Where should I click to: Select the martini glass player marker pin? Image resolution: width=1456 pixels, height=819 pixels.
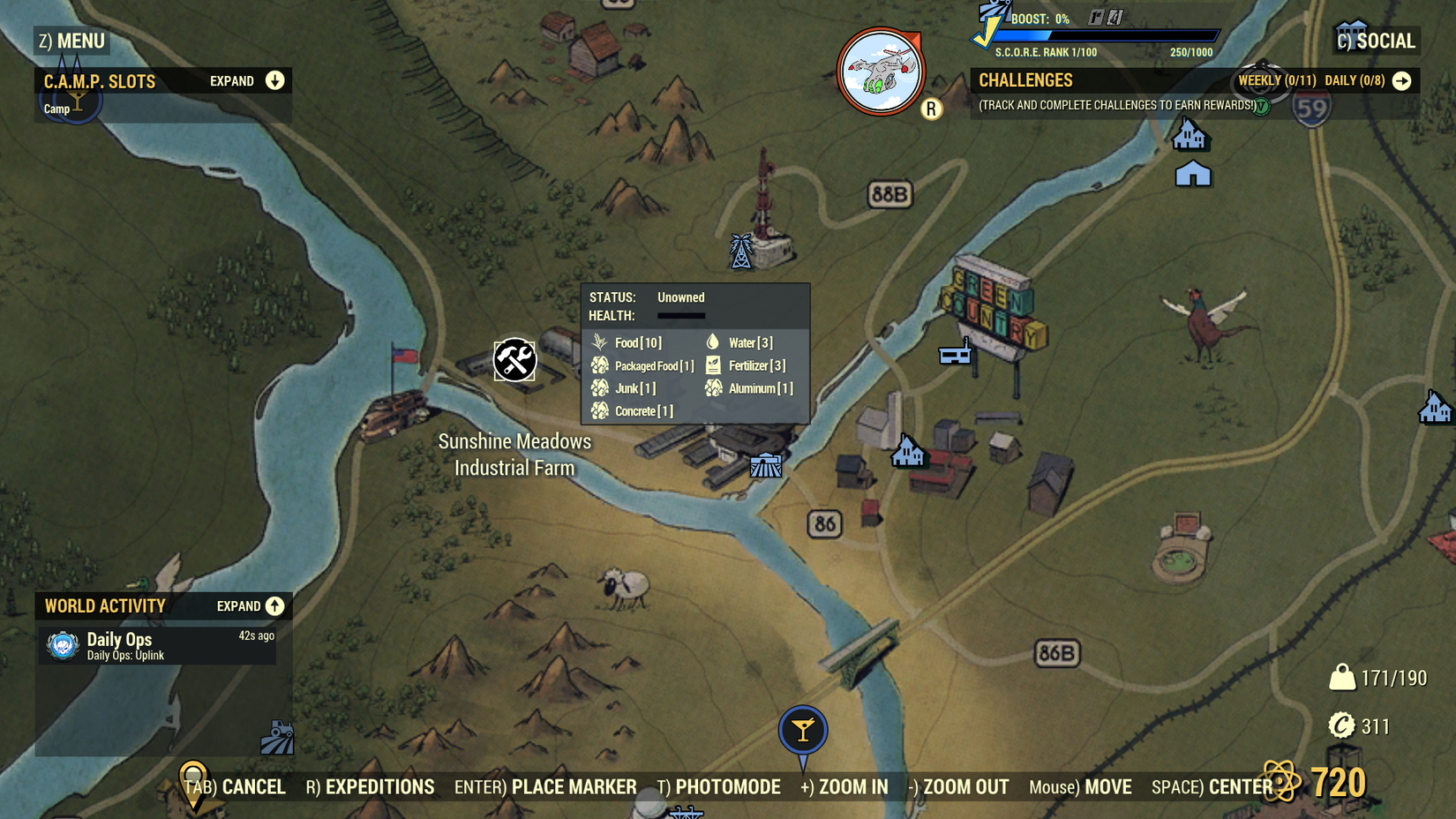[x=802, y=730]
